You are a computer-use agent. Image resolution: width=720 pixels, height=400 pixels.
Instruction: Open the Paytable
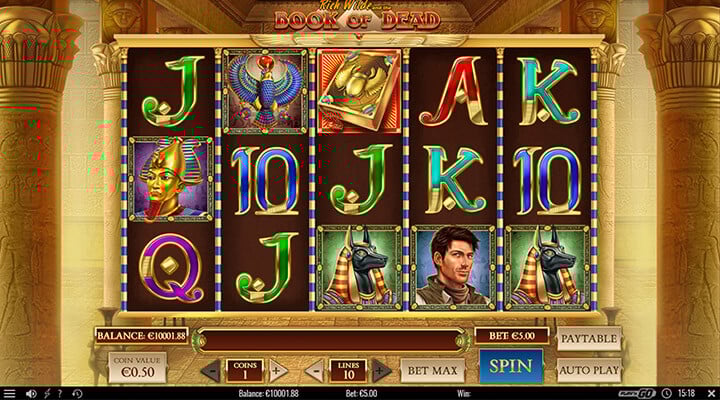pos(588,339)
